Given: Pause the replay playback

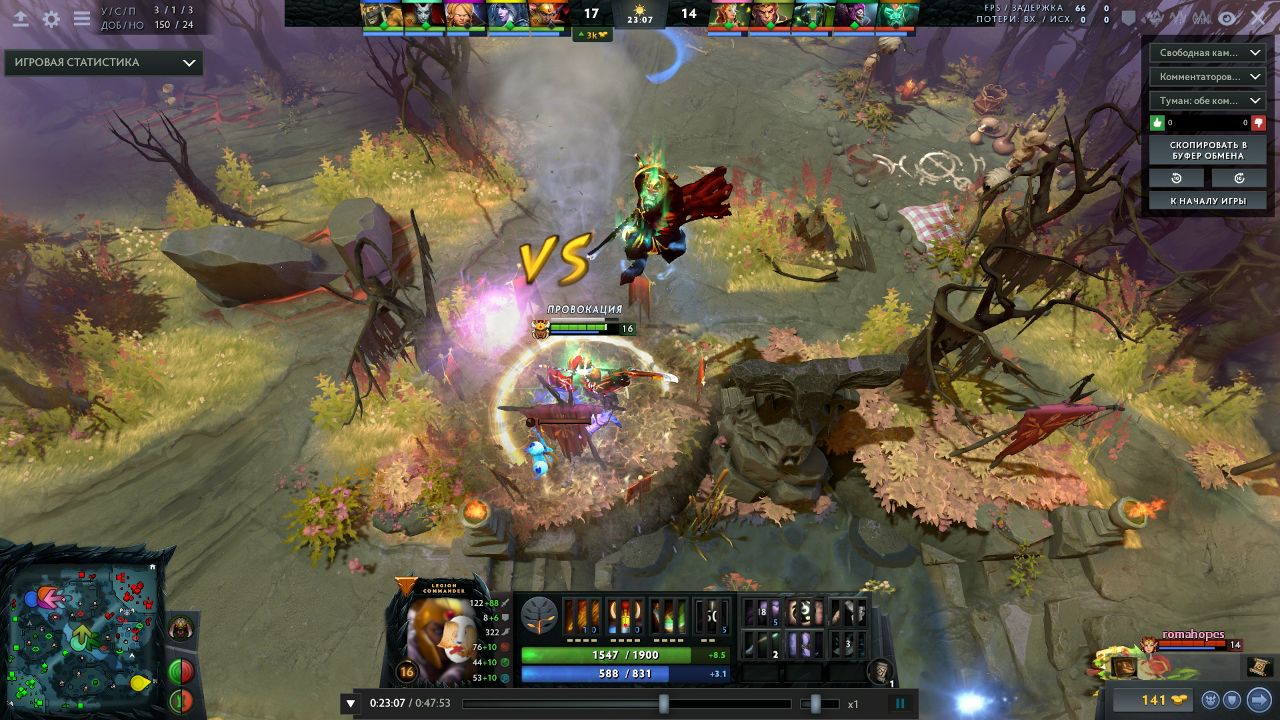Looking at the screenshot, I should pos(901,704).
